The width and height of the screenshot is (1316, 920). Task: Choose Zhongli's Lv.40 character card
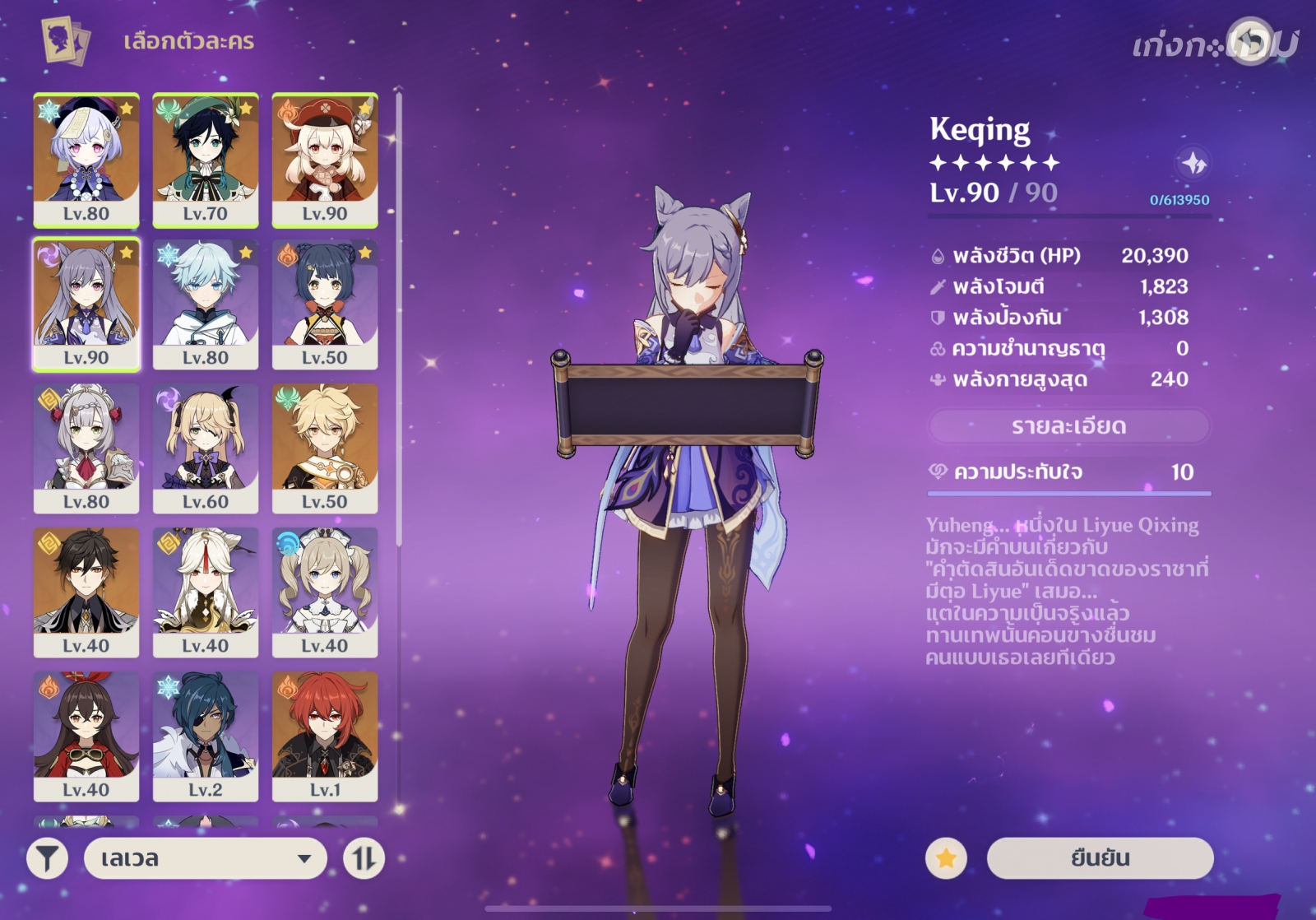point(86,592)
